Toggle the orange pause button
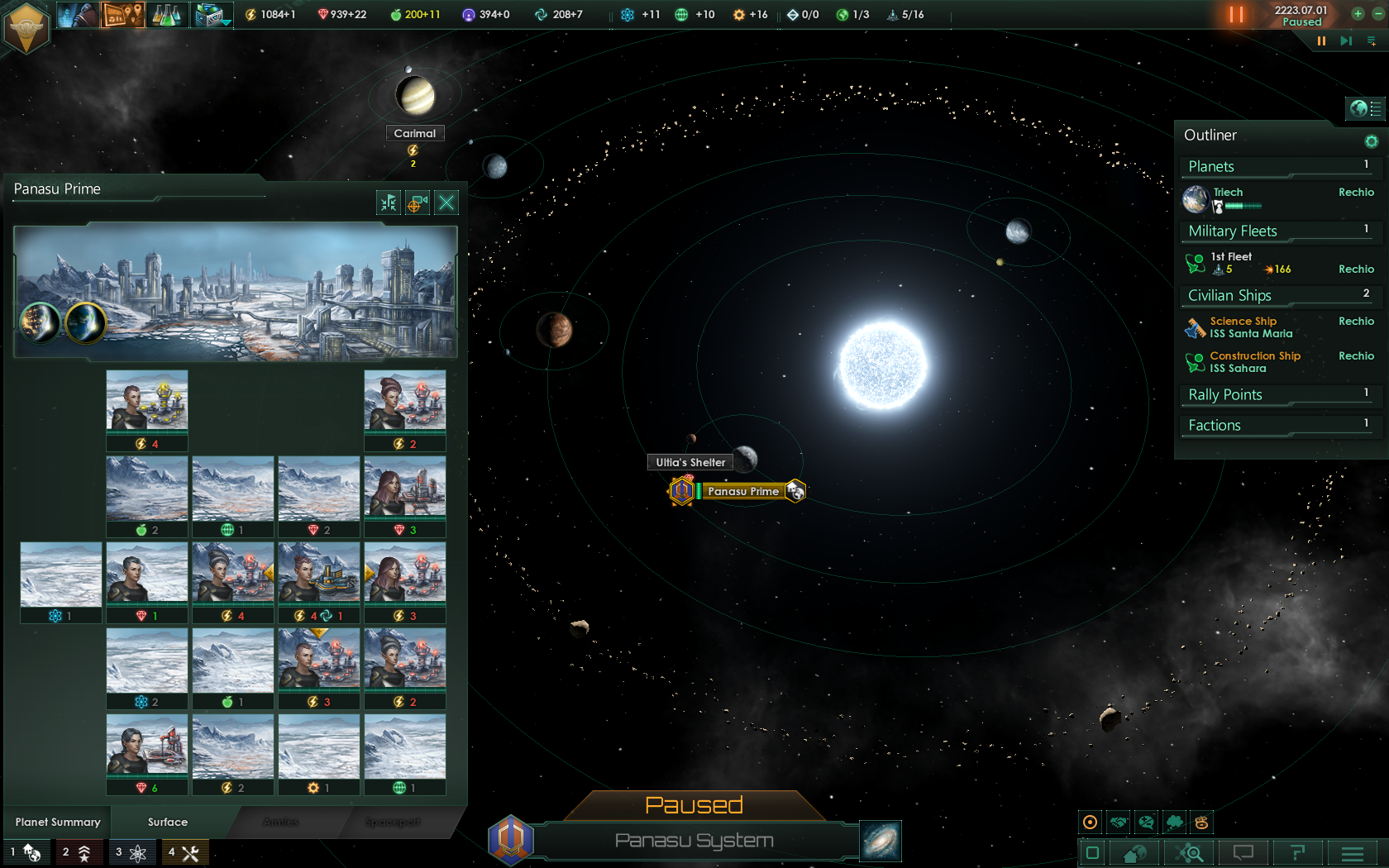Image resolution: width=1389 pixels, height=868 pixels. (1236, 14)
